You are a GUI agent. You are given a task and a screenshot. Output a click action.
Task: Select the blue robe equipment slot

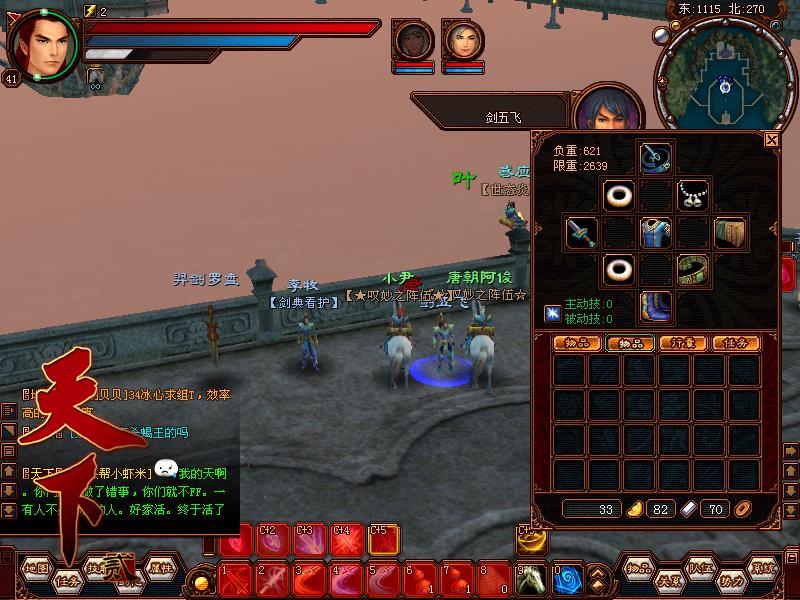(x=655, y=232)
